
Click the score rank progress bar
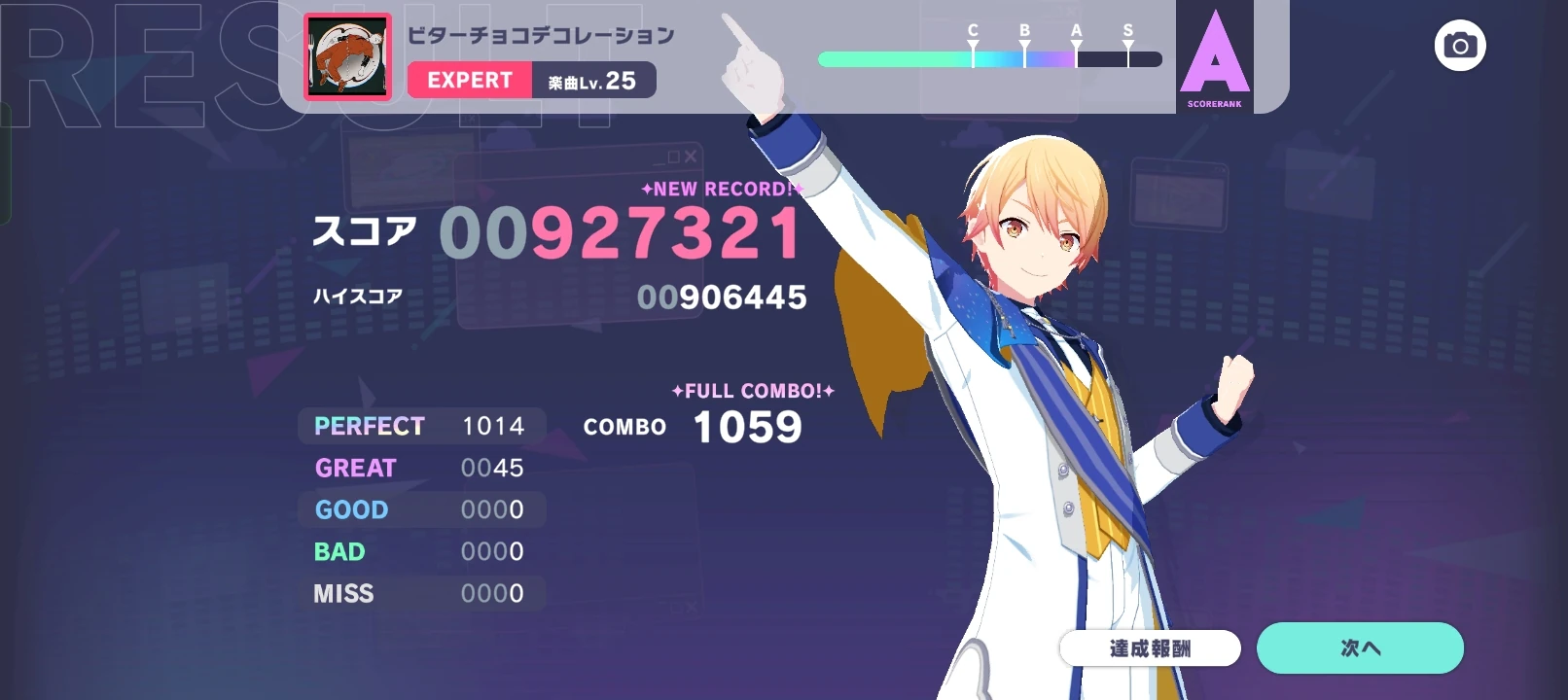coord(992,59)
